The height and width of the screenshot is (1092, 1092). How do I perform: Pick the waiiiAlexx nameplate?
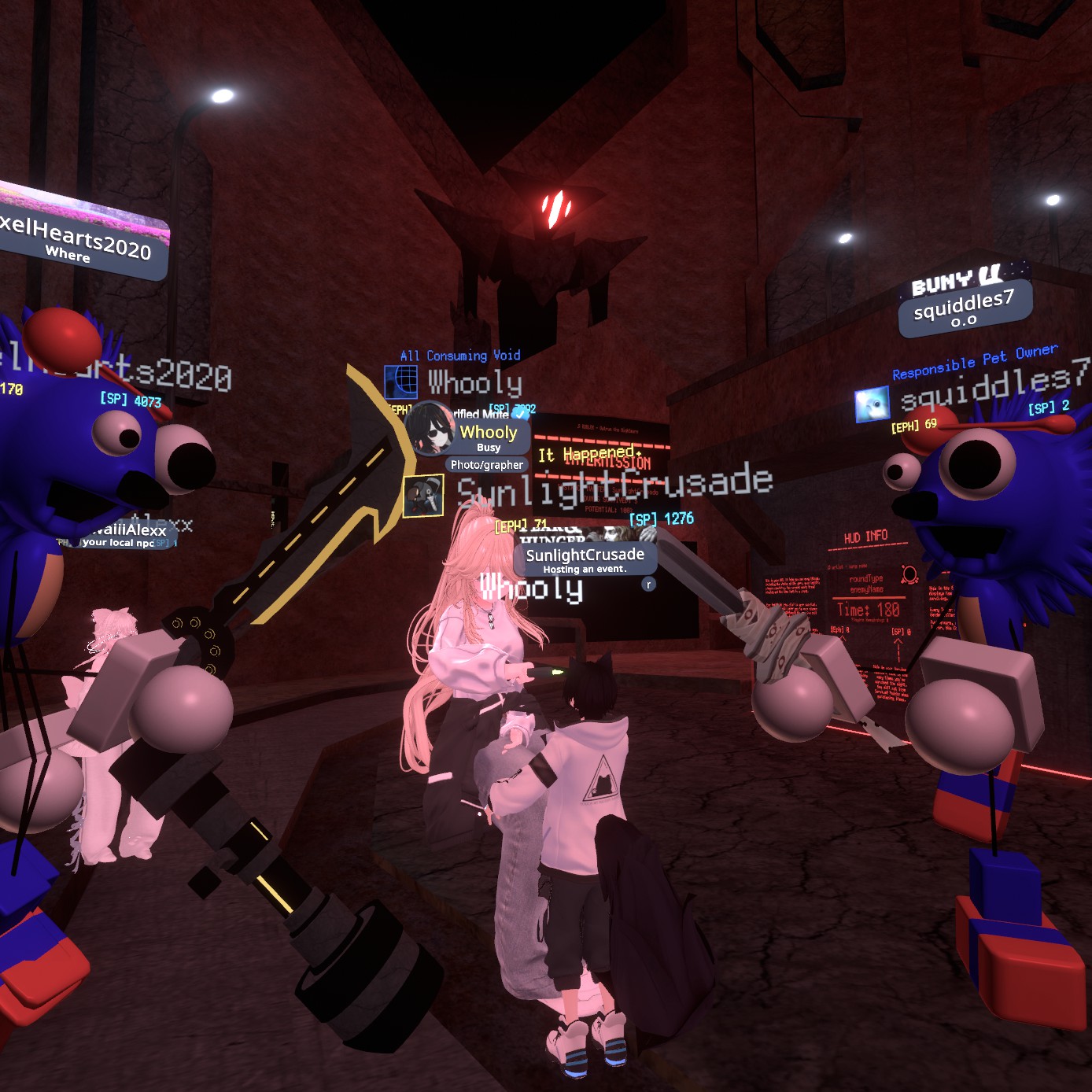pos(124,534)
